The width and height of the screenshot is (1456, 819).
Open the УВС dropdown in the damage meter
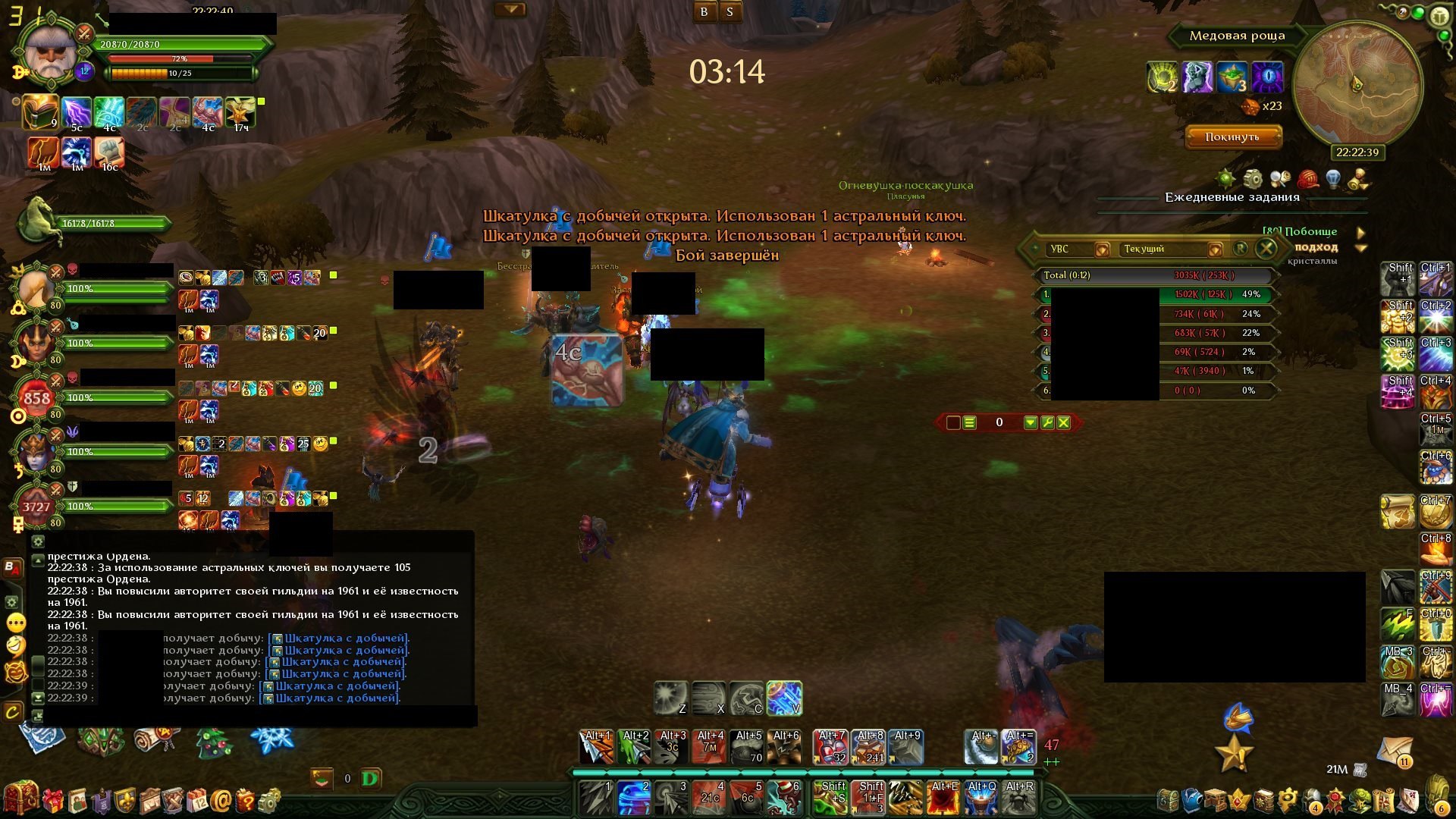click(1102, 249)
